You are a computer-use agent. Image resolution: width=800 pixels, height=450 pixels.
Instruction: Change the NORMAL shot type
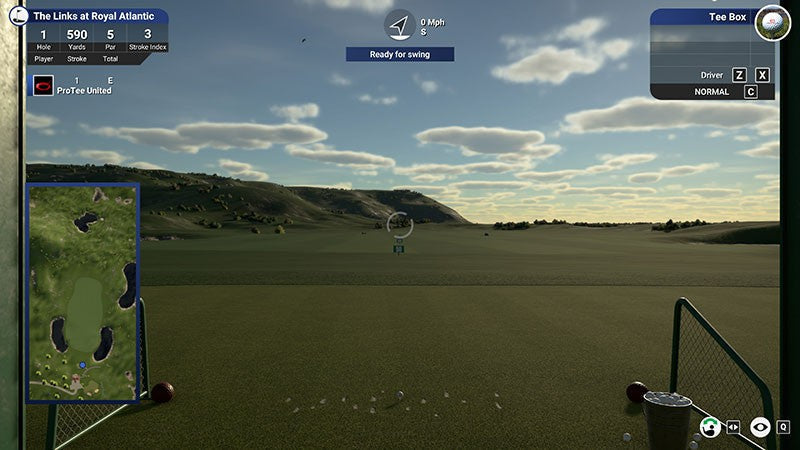click(x=711, y=92)
